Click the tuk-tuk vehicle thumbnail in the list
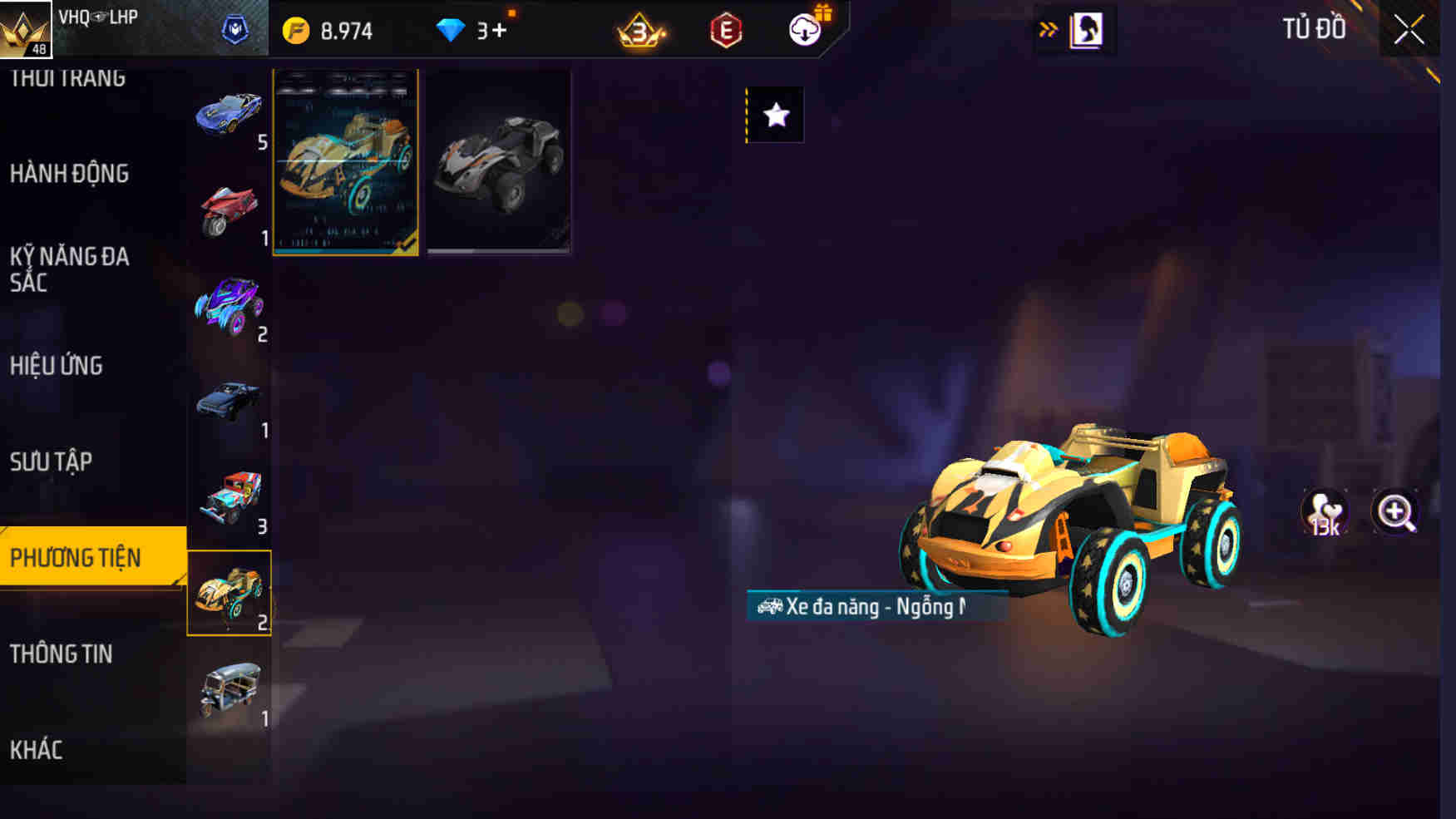 [230, 687]
